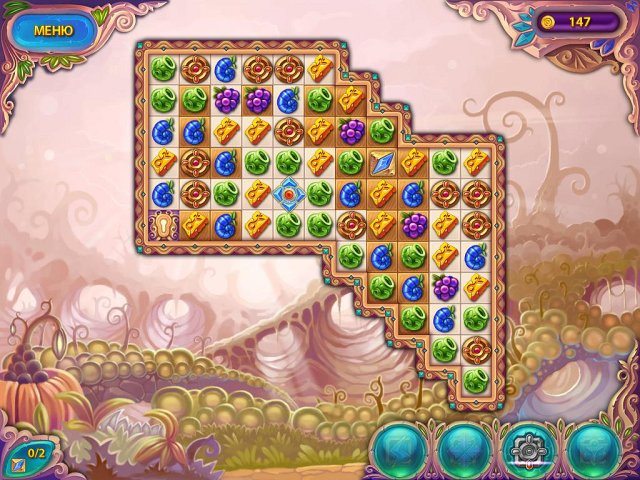Pick the blue crystal shard tile
The height and width of the screenshot is (480, 640).
point(381,162)
